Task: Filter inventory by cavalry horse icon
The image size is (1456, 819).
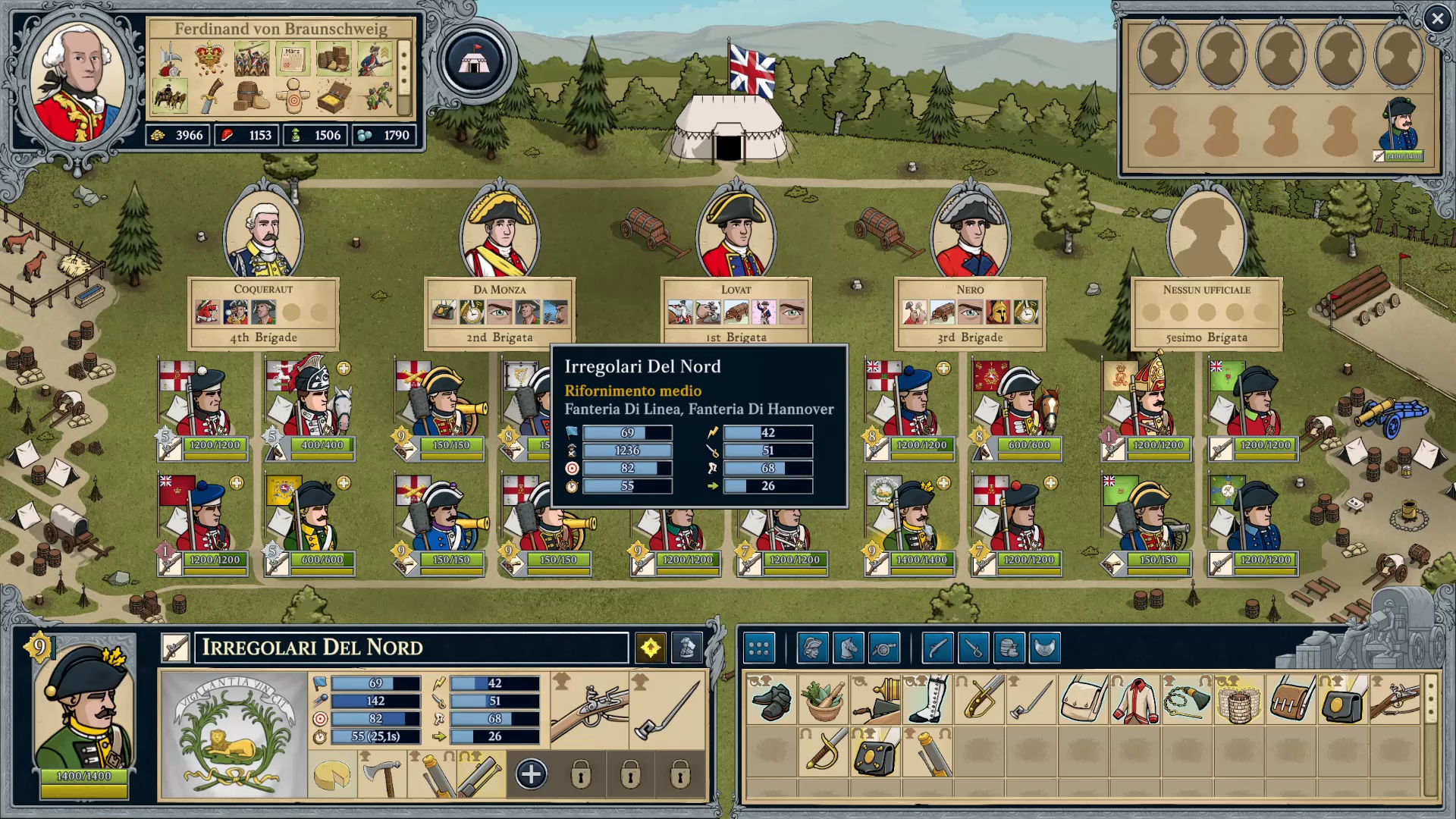Action: click(848, 648)
